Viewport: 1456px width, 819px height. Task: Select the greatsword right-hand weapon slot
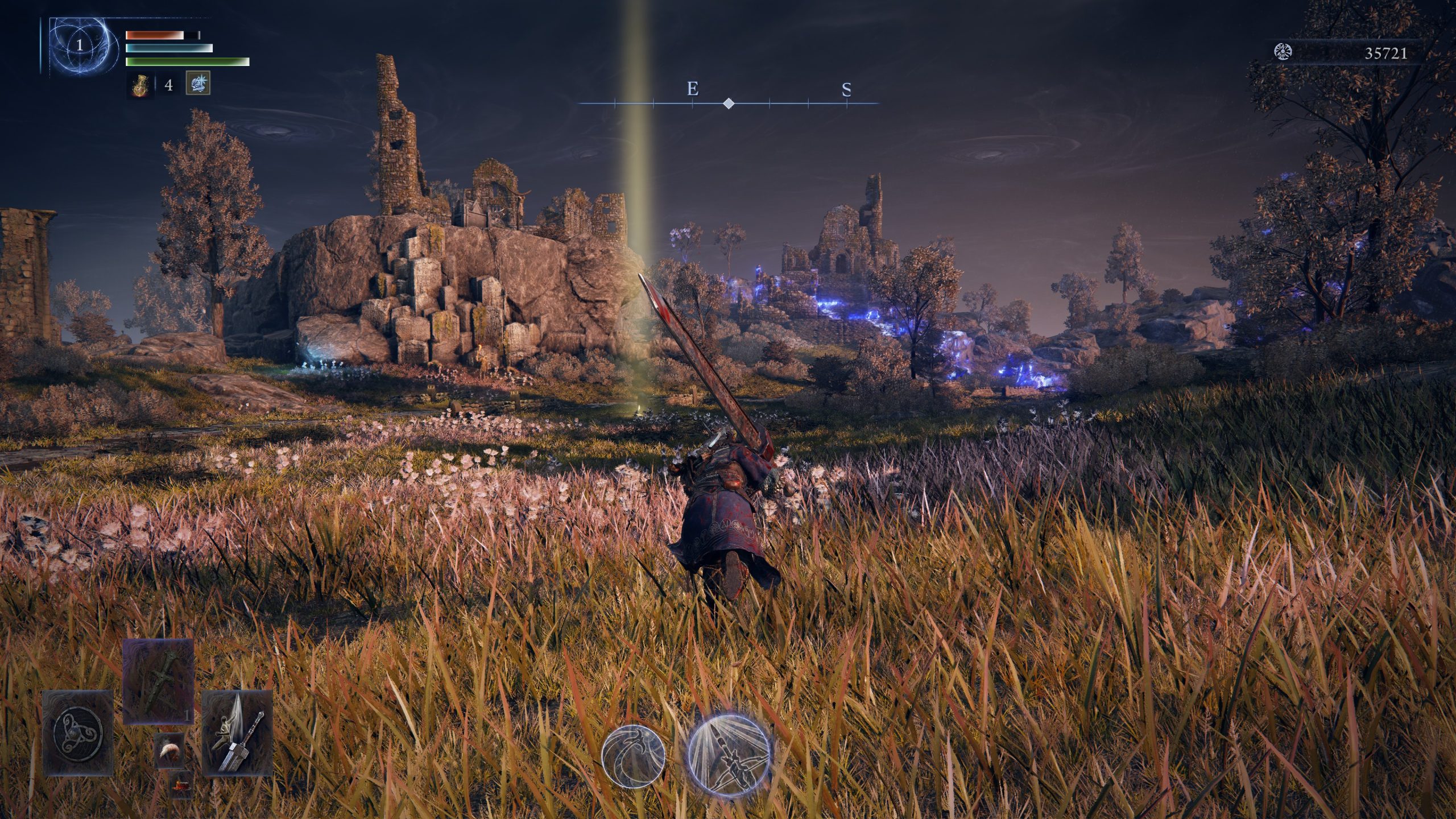click(x=237, y=733)
